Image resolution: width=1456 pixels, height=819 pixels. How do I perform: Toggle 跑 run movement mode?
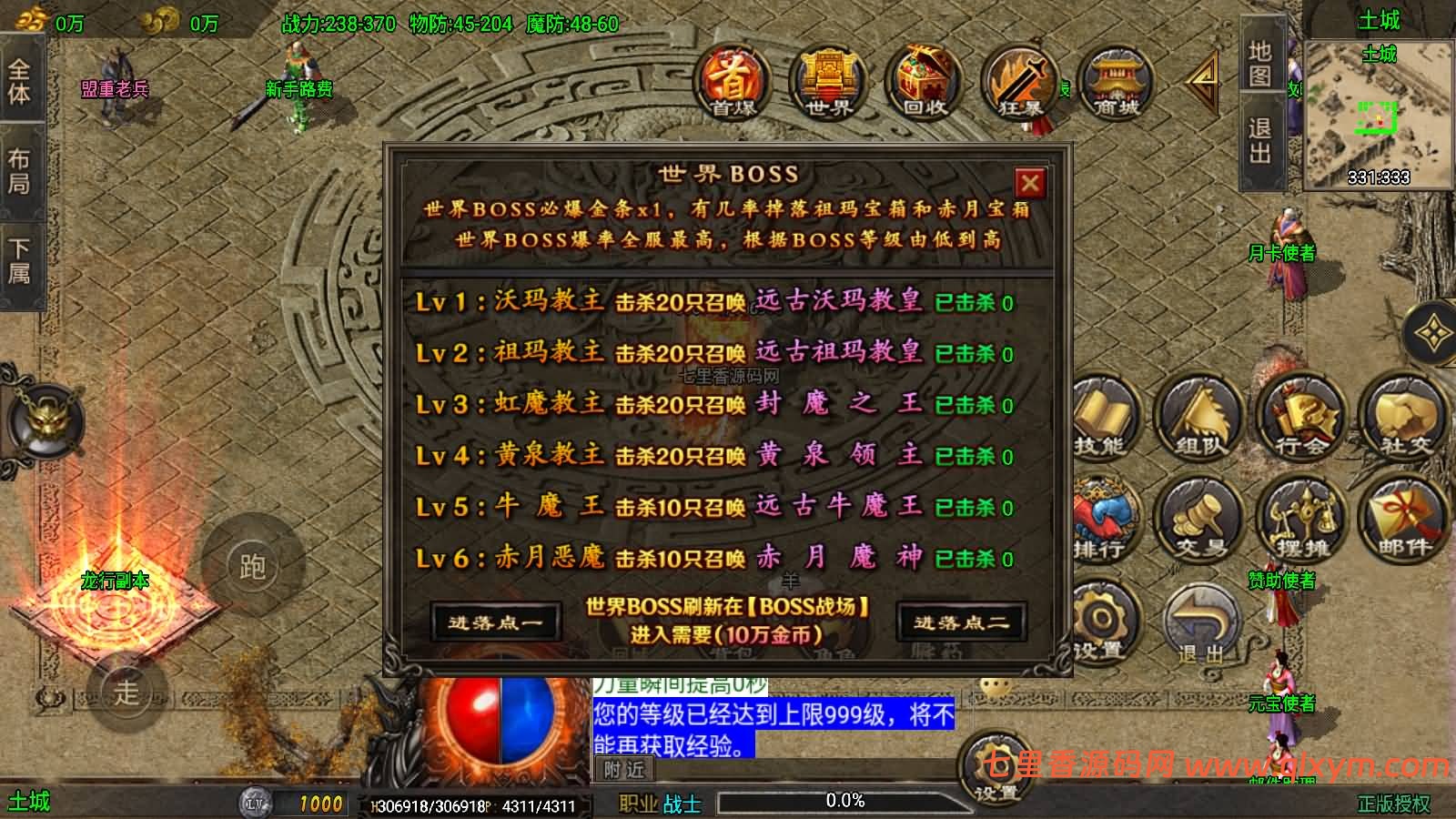253,567
